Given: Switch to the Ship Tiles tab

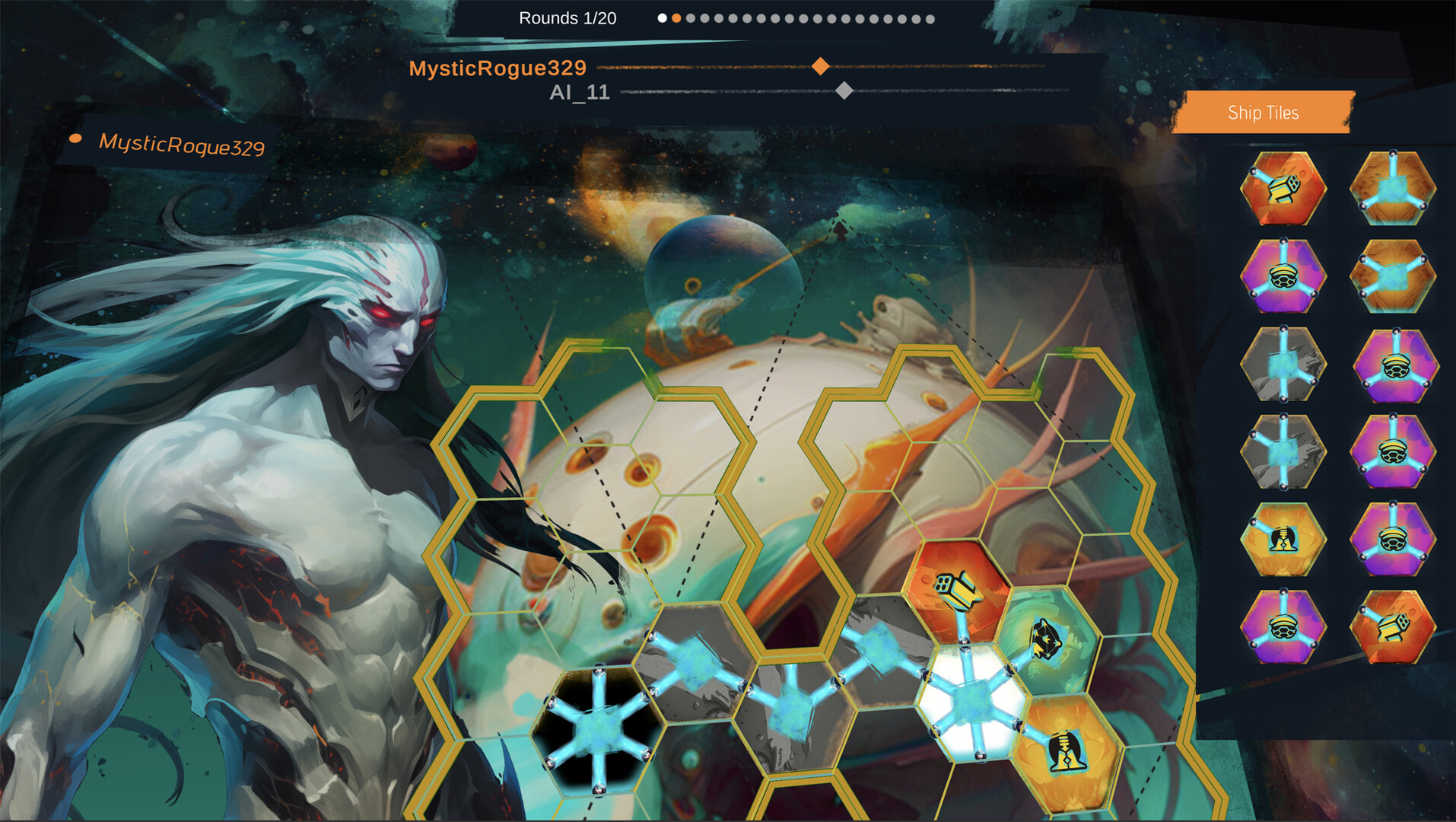Looking at the screenshot, I should click(1263, 113).
